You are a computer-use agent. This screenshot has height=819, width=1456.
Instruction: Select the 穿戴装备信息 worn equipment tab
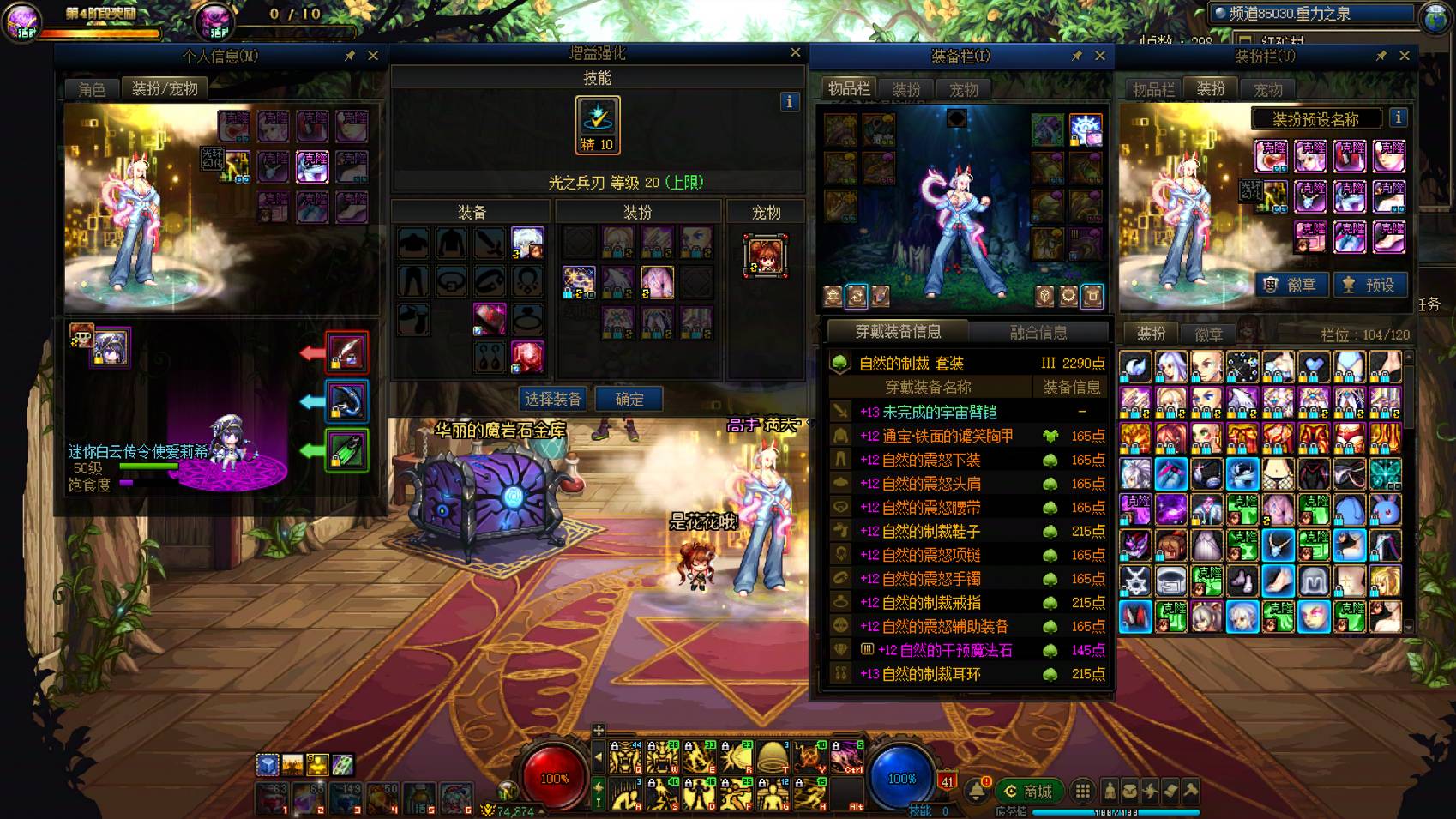[898, 332]
